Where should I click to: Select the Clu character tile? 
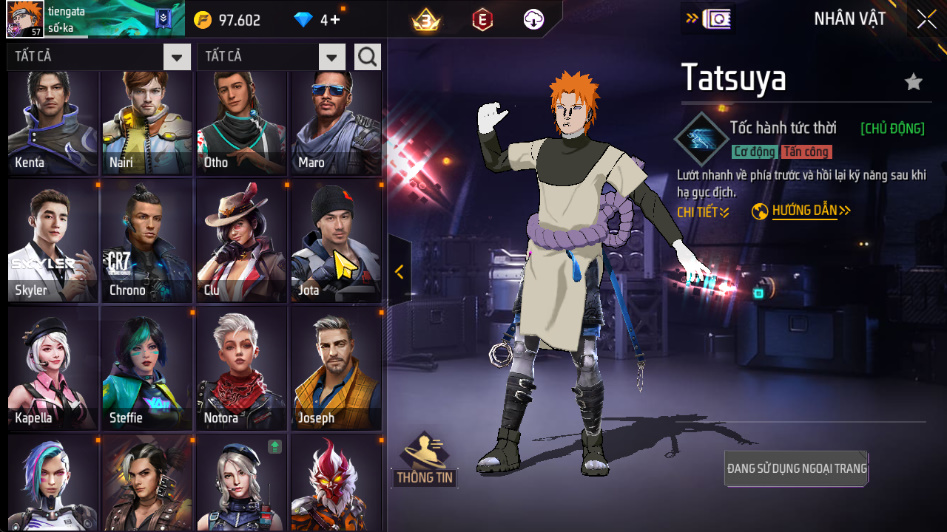click(x=241, y=242)
